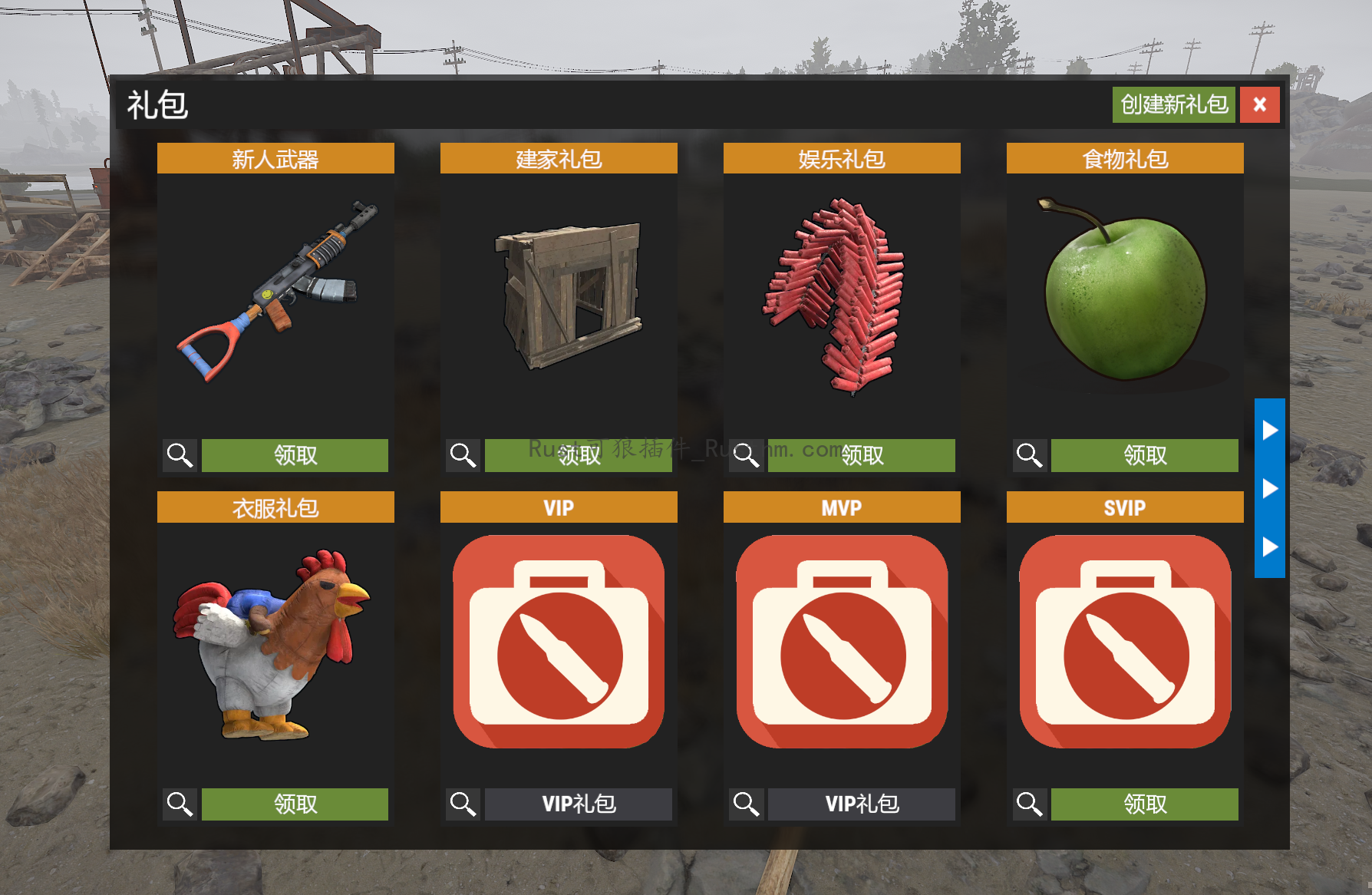Open the 娱乐礼包 magnifier preview
1372x895 pixels.
(745, 455)
